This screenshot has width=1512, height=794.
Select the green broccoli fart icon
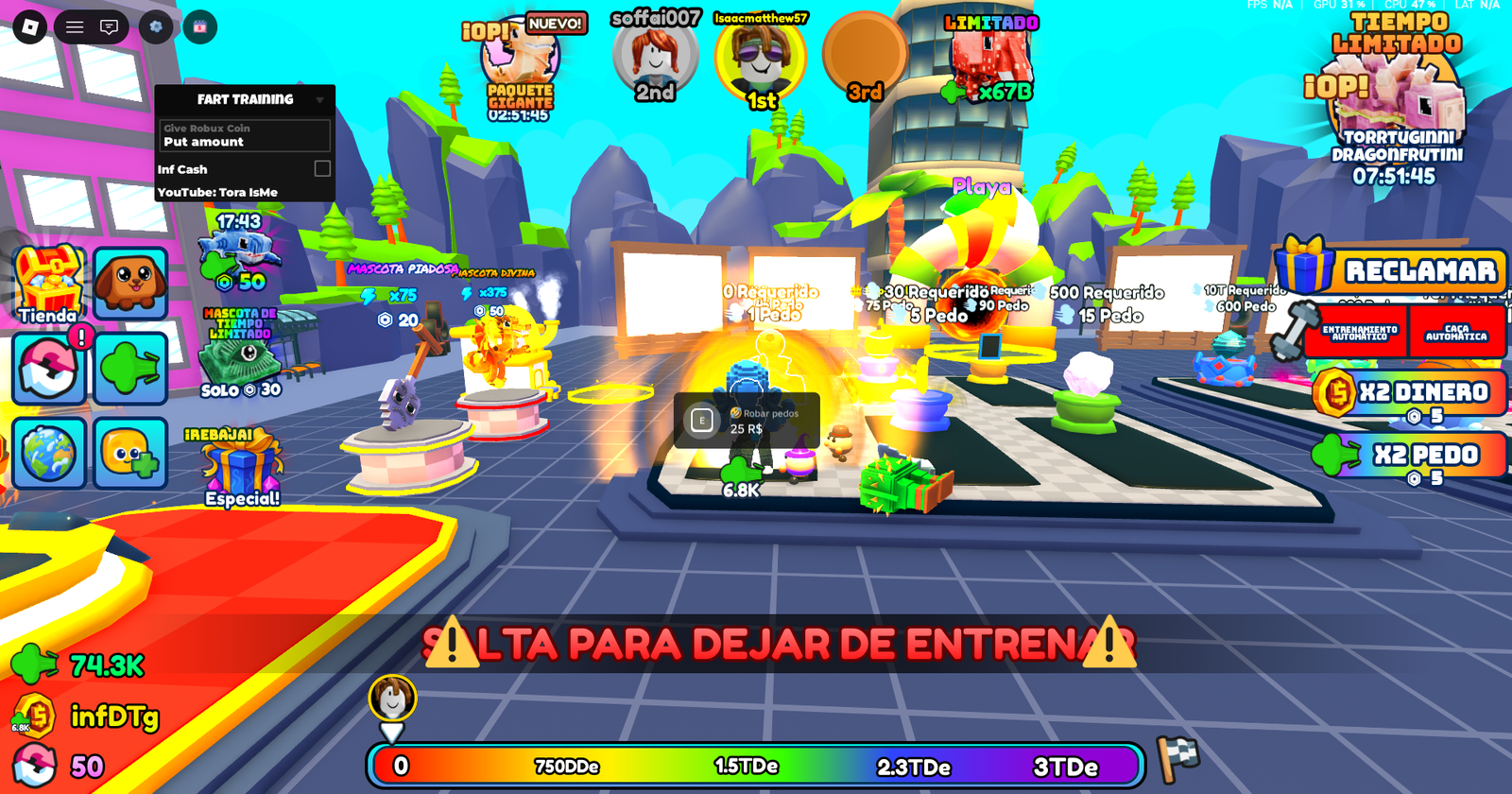[129, 367]
